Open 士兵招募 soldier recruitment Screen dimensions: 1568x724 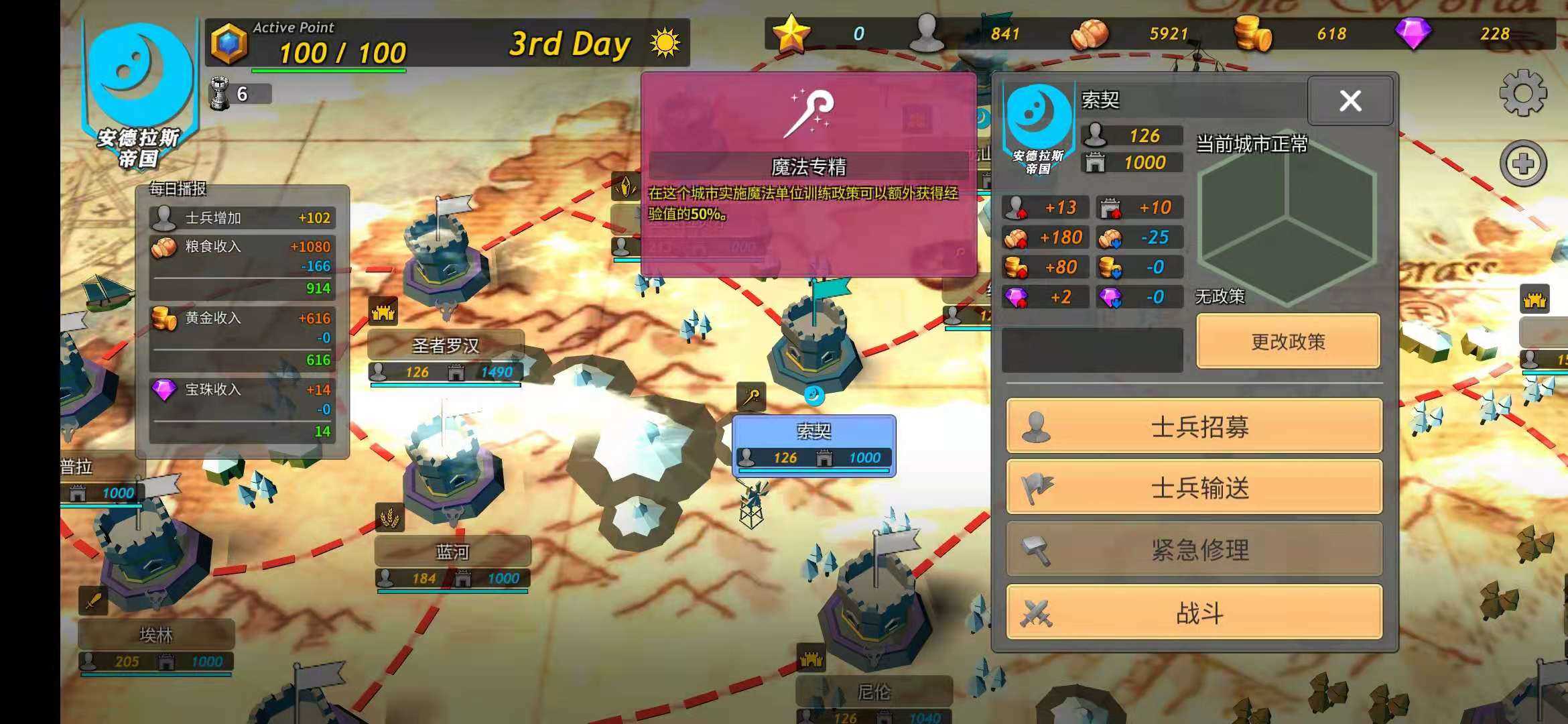pos(1194,426)
